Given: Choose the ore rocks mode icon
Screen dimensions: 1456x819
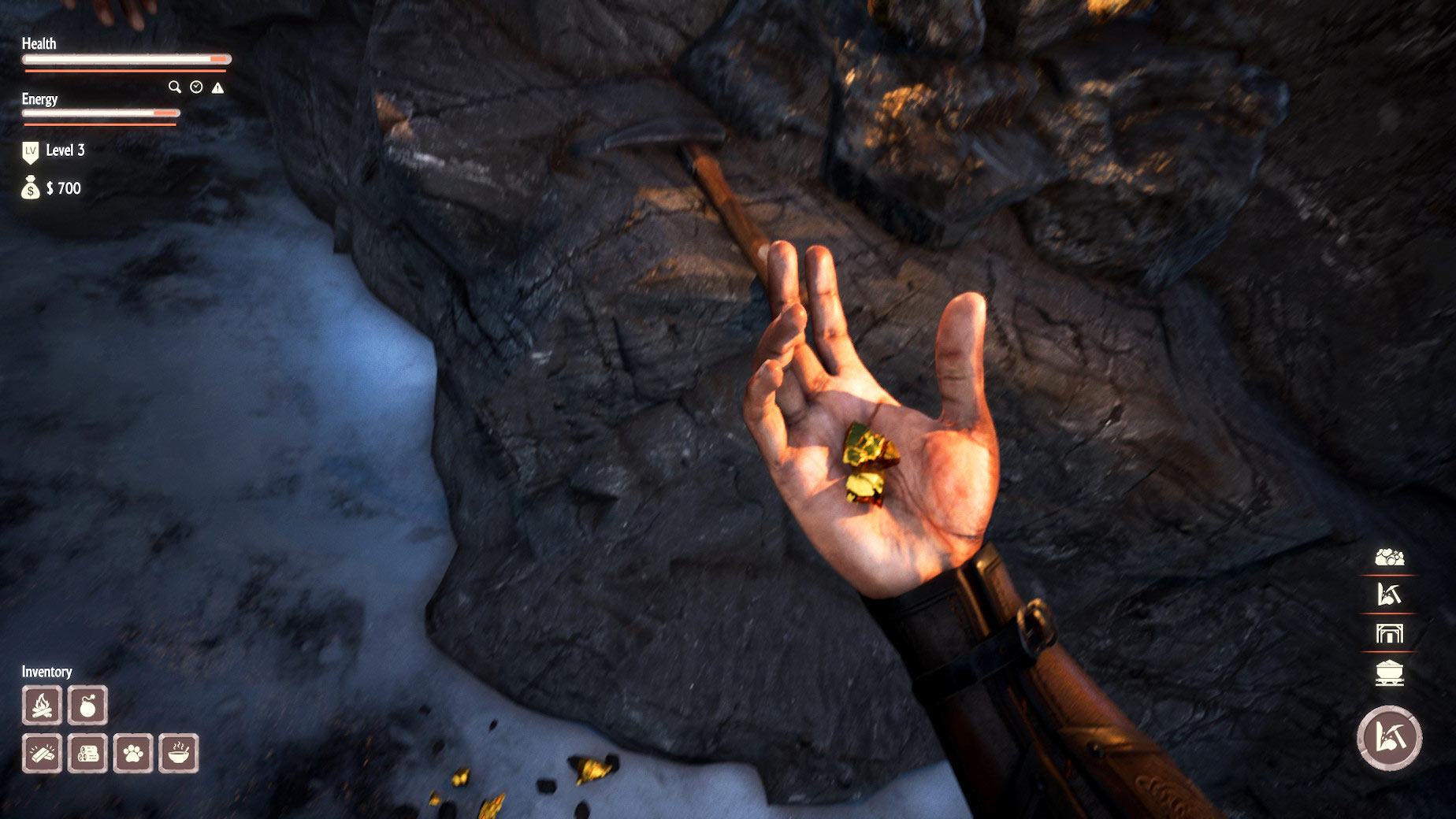Looking at the screenshot, I should 1389,558.
